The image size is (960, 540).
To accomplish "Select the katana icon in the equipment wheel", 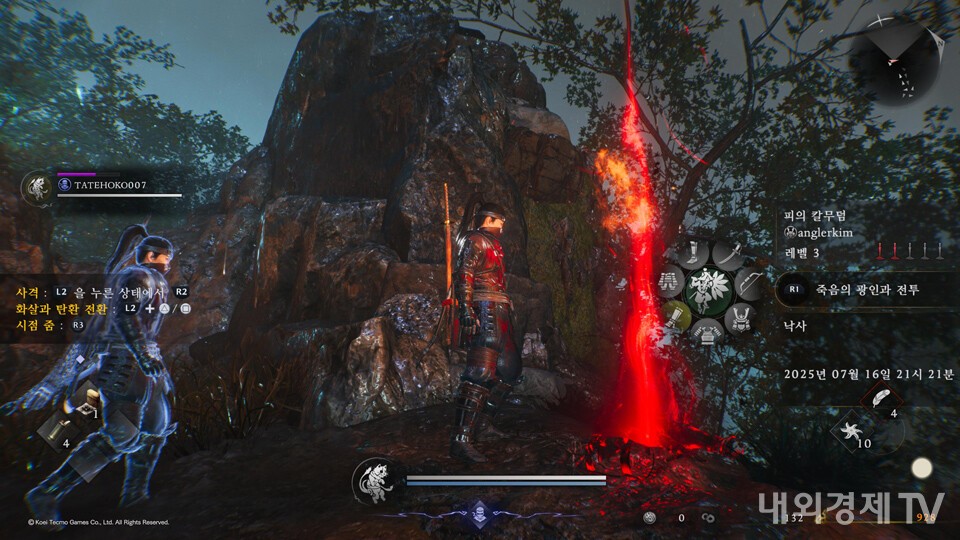I will click(x=730, y=255).
